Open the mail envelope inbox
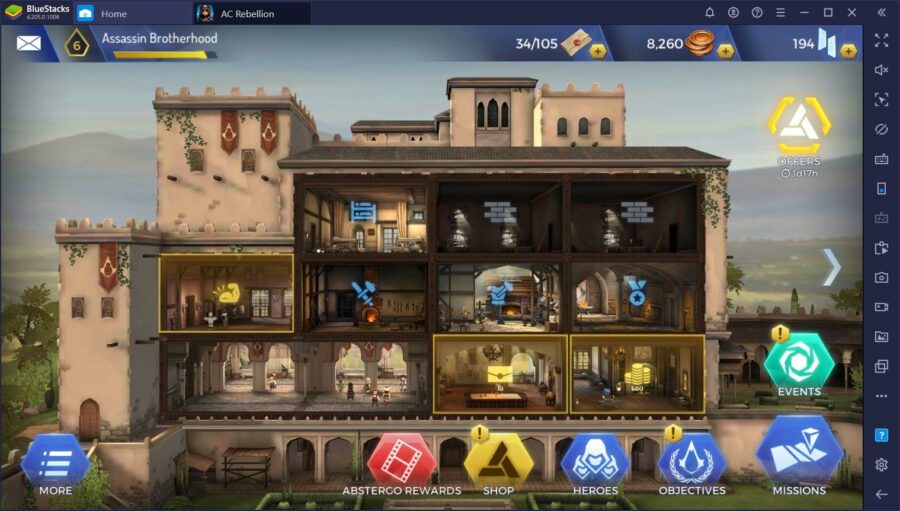The image size is (900, 511). click(x=29, y=43)
